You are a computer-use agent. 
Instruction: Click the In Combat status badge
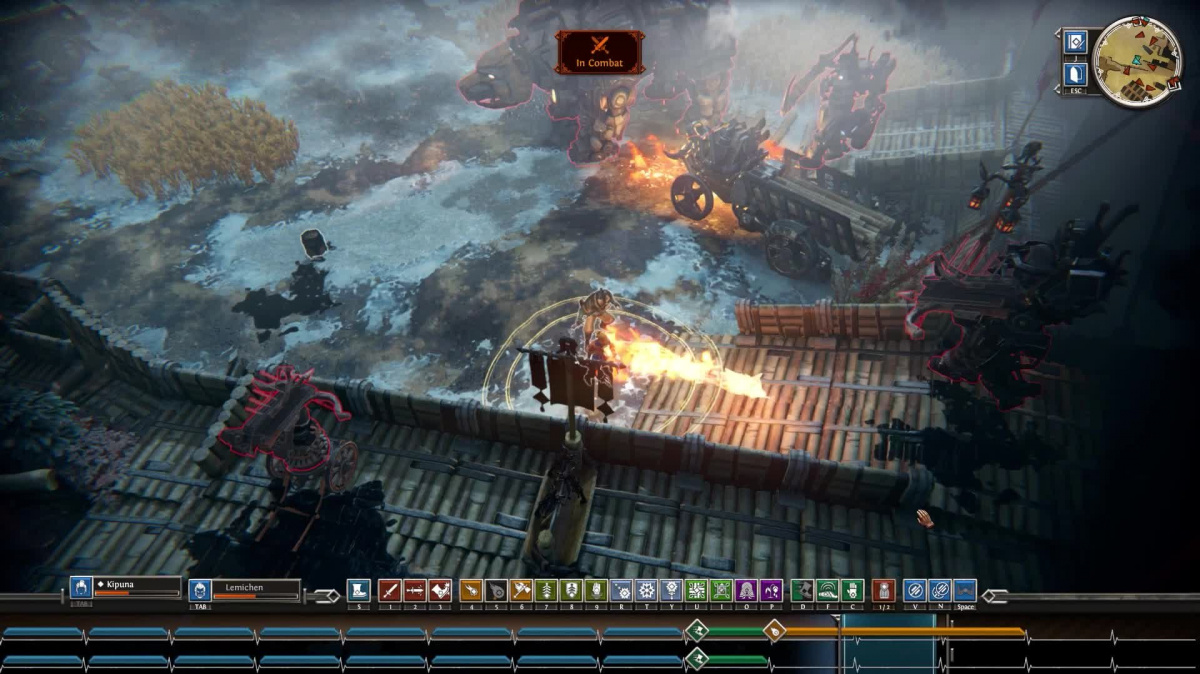(x=600, y=51)
